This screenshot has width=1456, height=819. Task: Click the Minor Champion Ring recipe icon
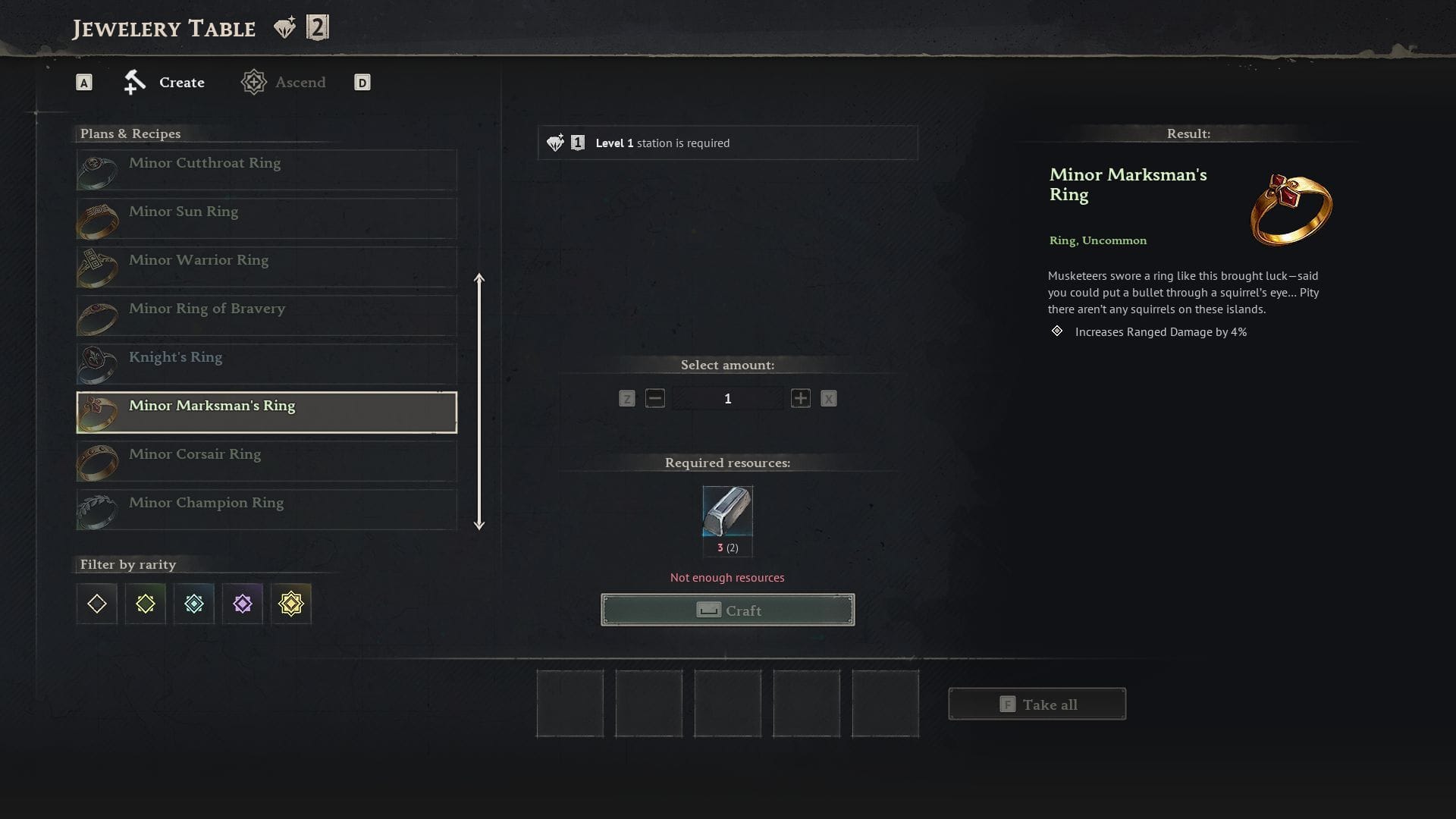point(97,510)
